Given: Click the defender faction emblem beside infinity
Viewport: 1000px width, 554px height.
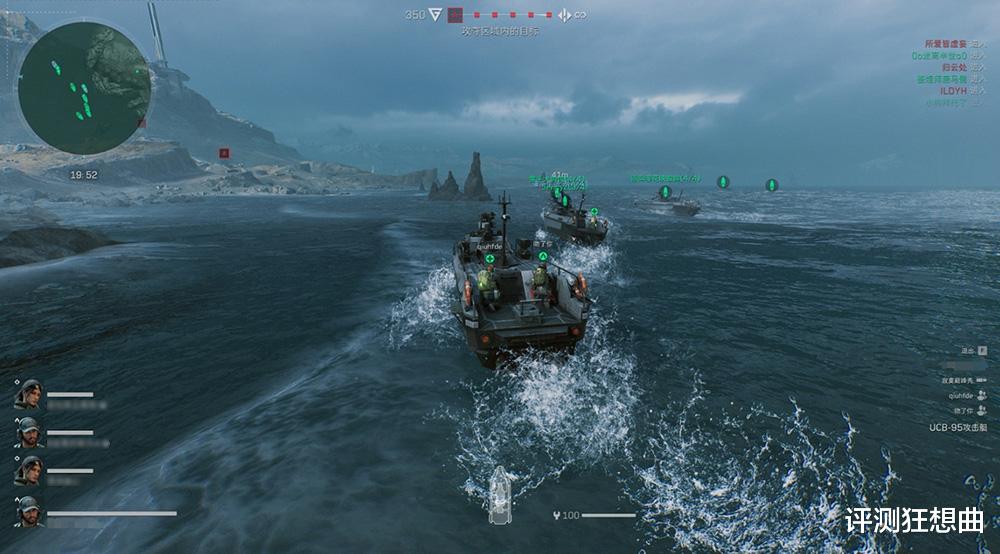Looking at the screenshot, I should [x=564, y=15].
